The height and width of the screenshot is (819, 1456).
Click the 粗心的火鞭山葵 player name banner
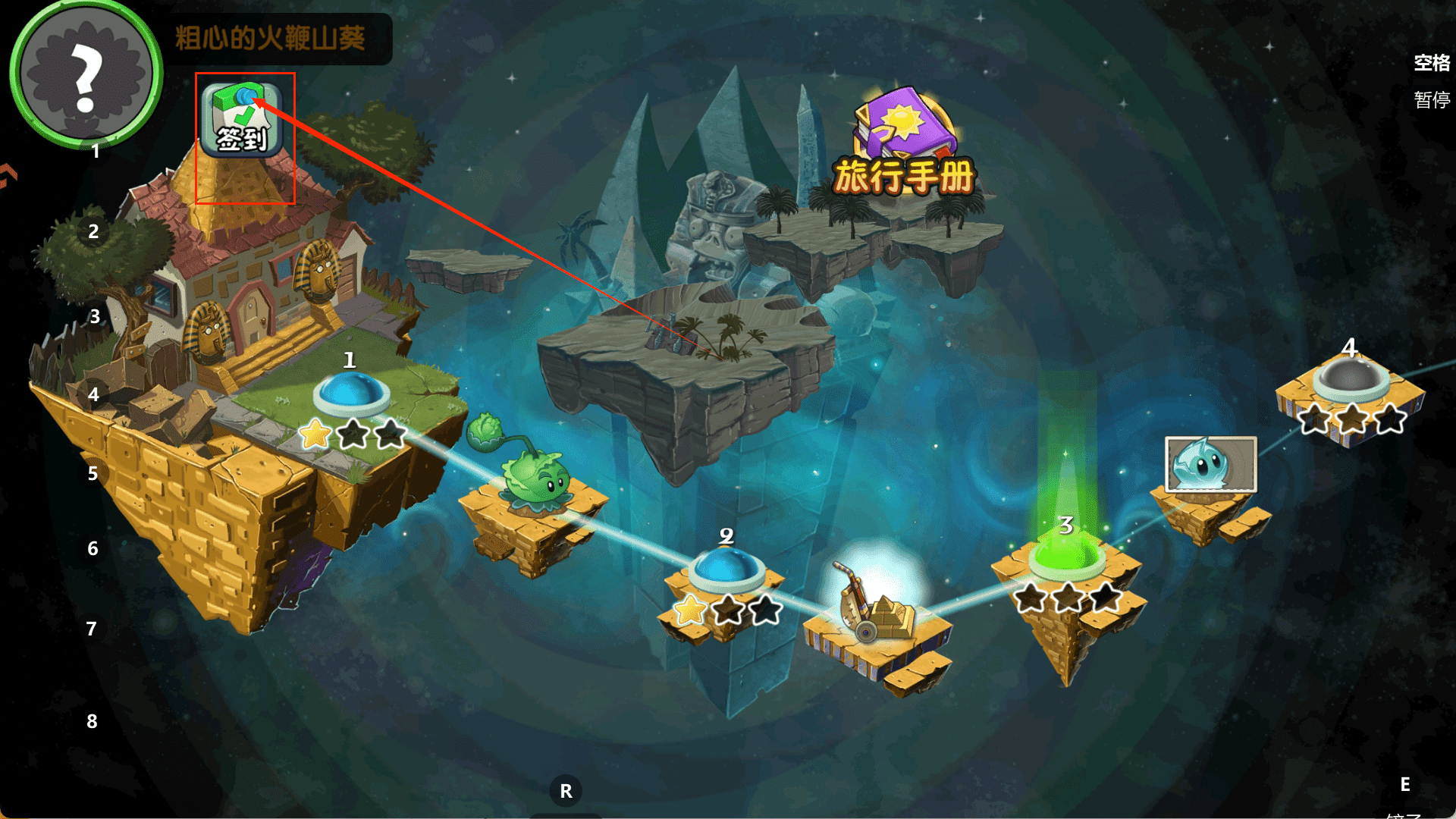pos(271,38)
